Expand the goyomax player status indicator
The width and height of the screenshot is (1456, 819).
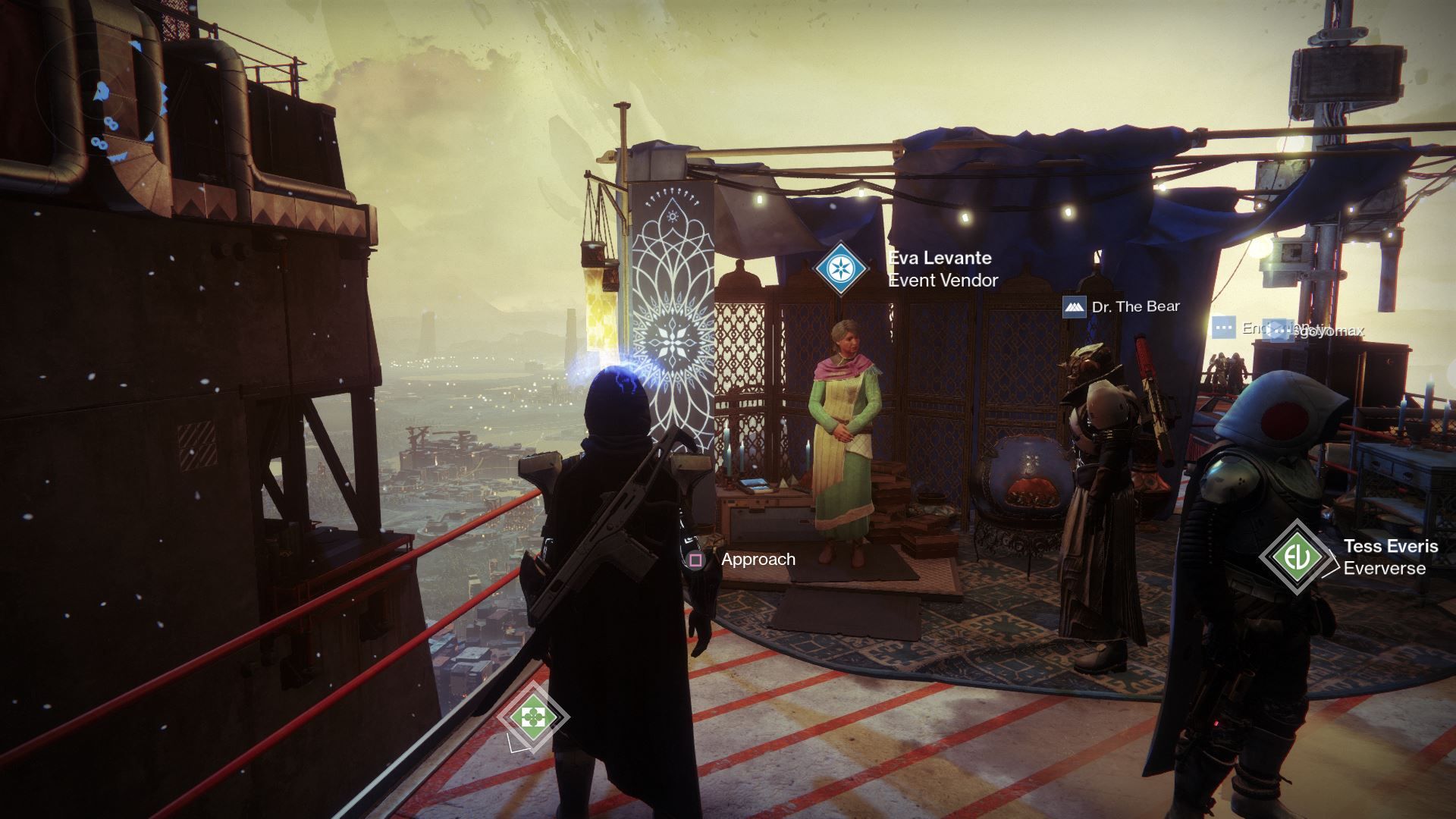(1327, 331)
